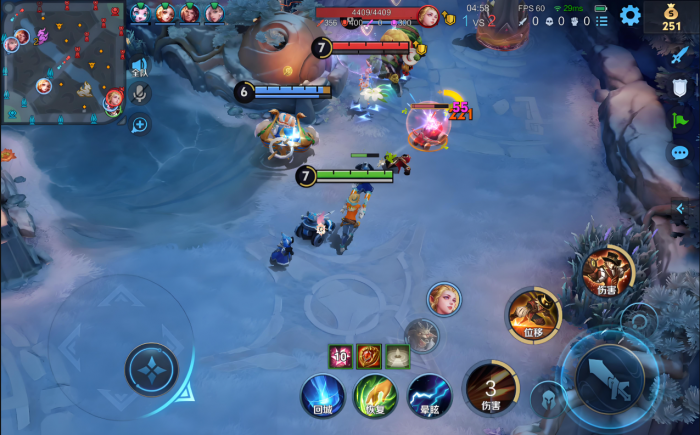Use the 恢复 restore ability

376,394
